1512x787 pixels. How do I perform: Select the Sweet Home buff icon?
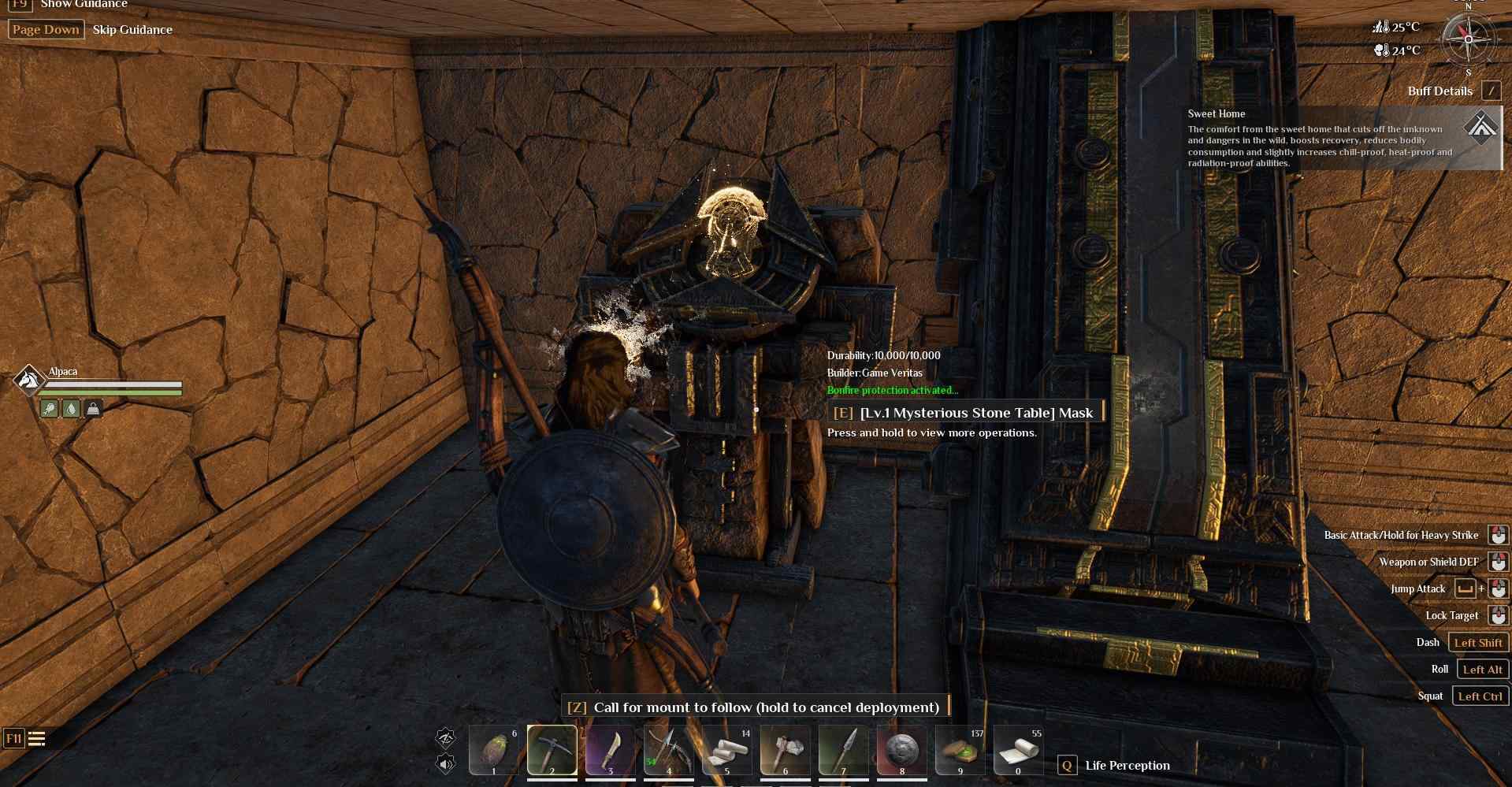pos(1481,128)
